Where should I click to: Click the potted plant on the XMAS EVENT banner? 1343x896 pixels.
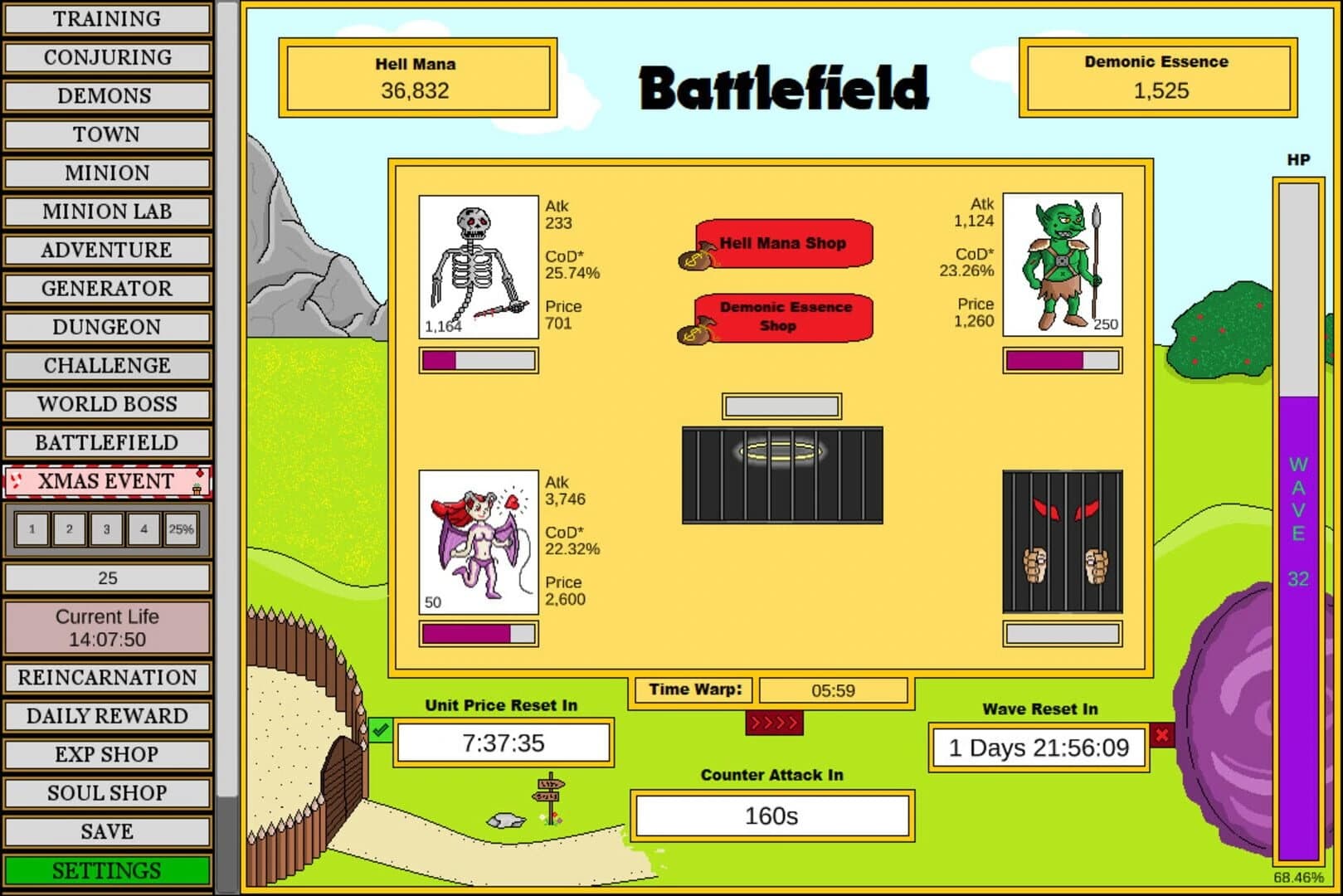[197, 489]
